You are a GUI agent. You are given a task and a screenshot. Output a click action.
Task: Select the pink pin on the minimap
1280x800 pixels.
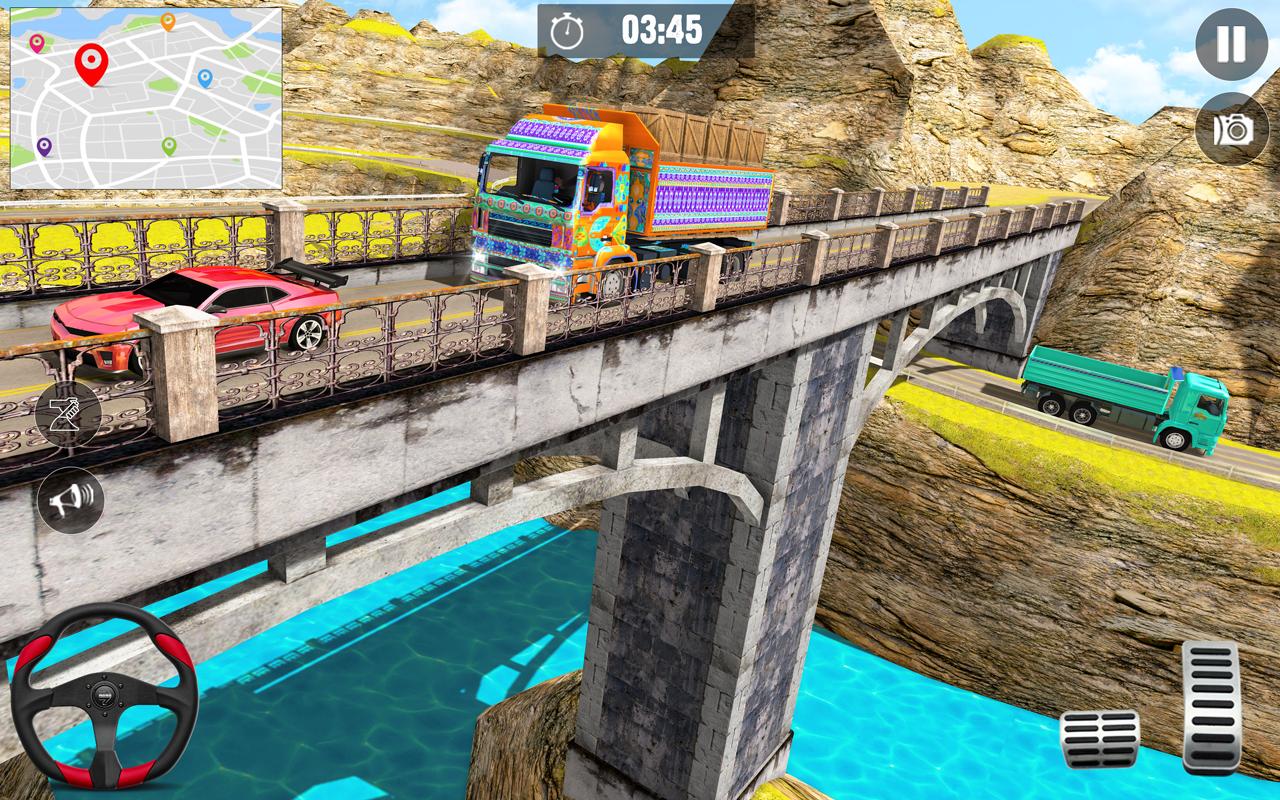pyautogui.click(x=37, y=42)
